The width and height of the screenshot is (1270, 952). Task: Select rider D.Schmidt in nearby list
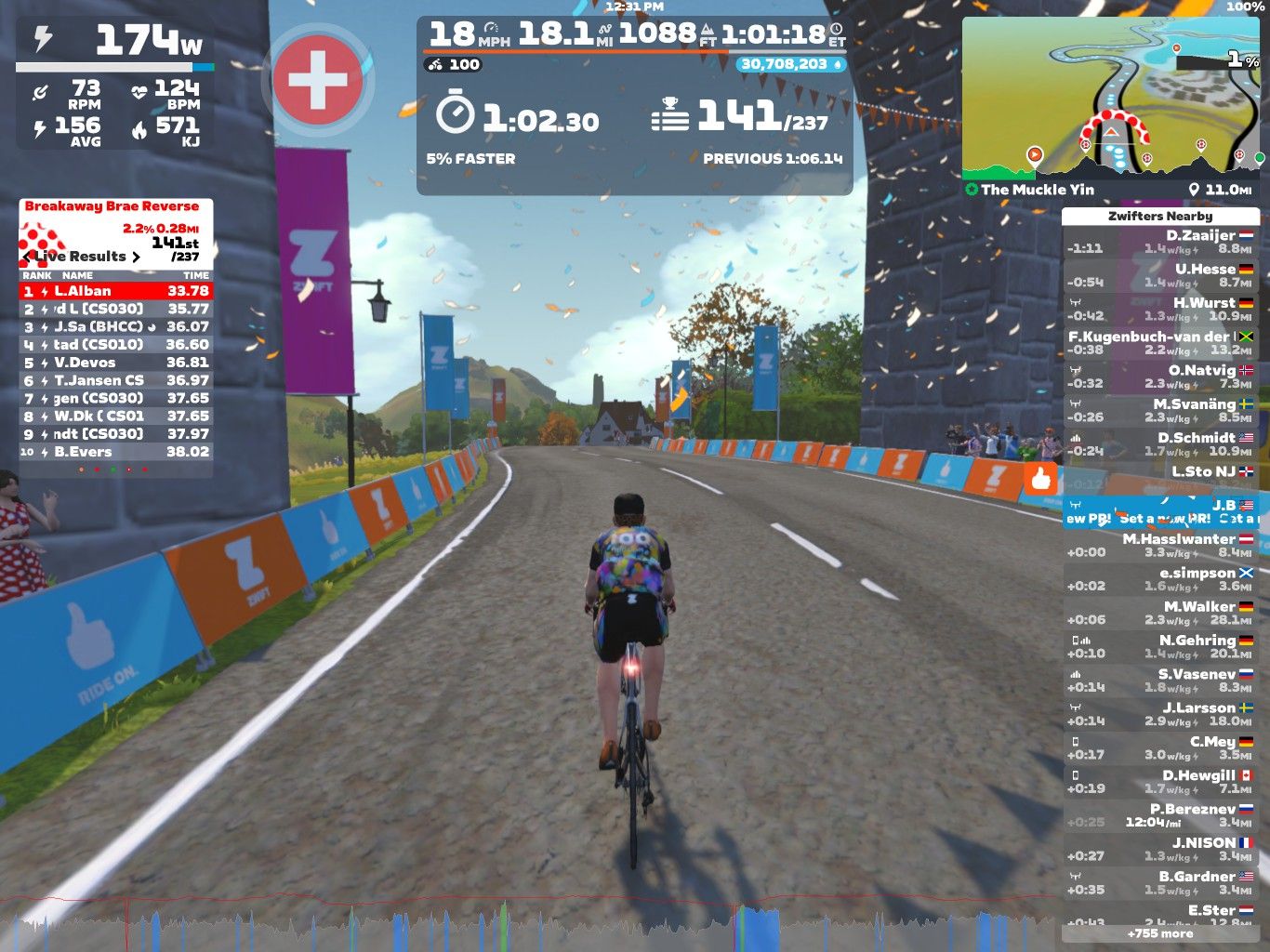tap(1160, 444)
